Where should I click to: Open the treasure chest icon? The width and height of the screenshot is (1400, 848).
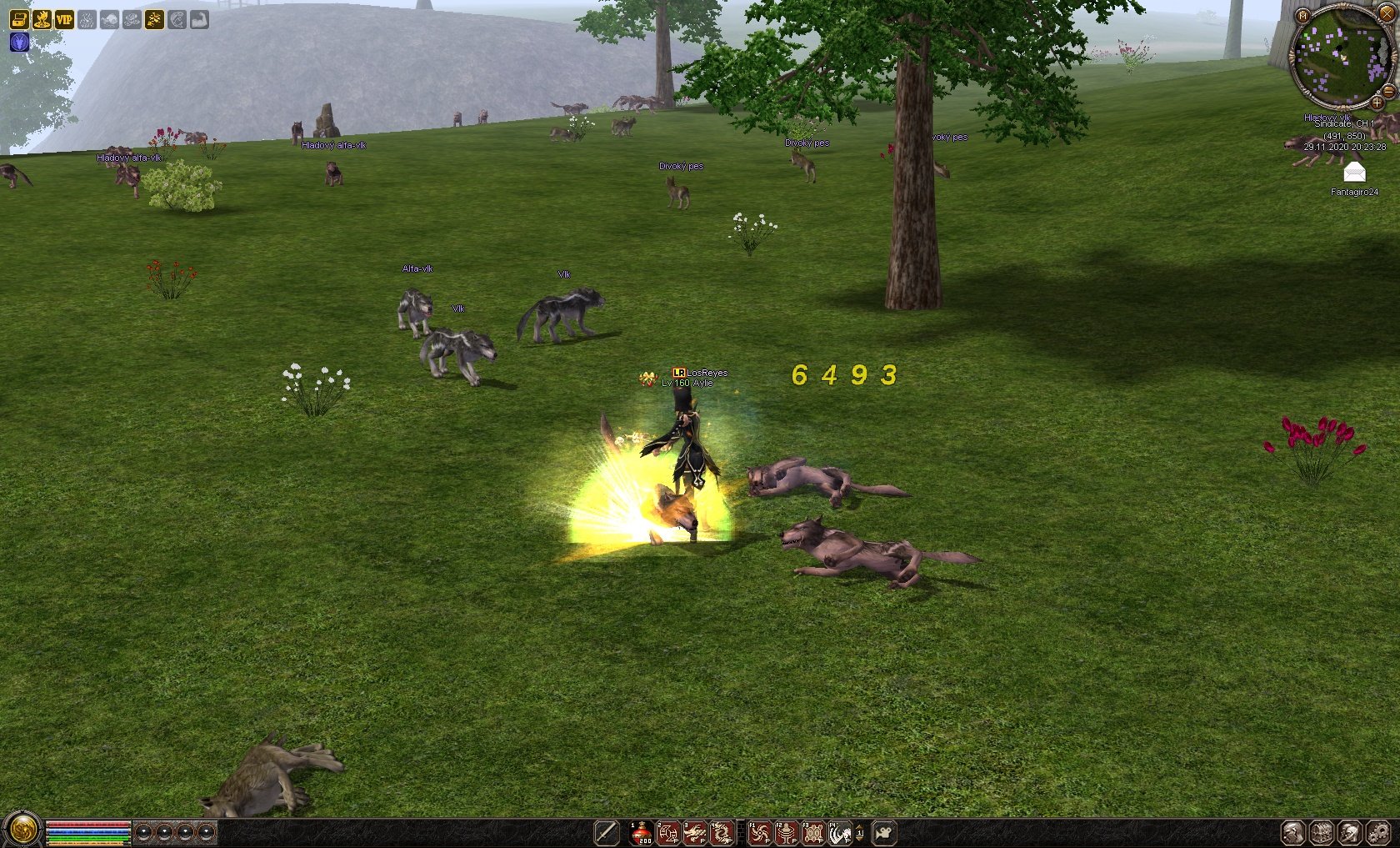(x=19, y=19)
